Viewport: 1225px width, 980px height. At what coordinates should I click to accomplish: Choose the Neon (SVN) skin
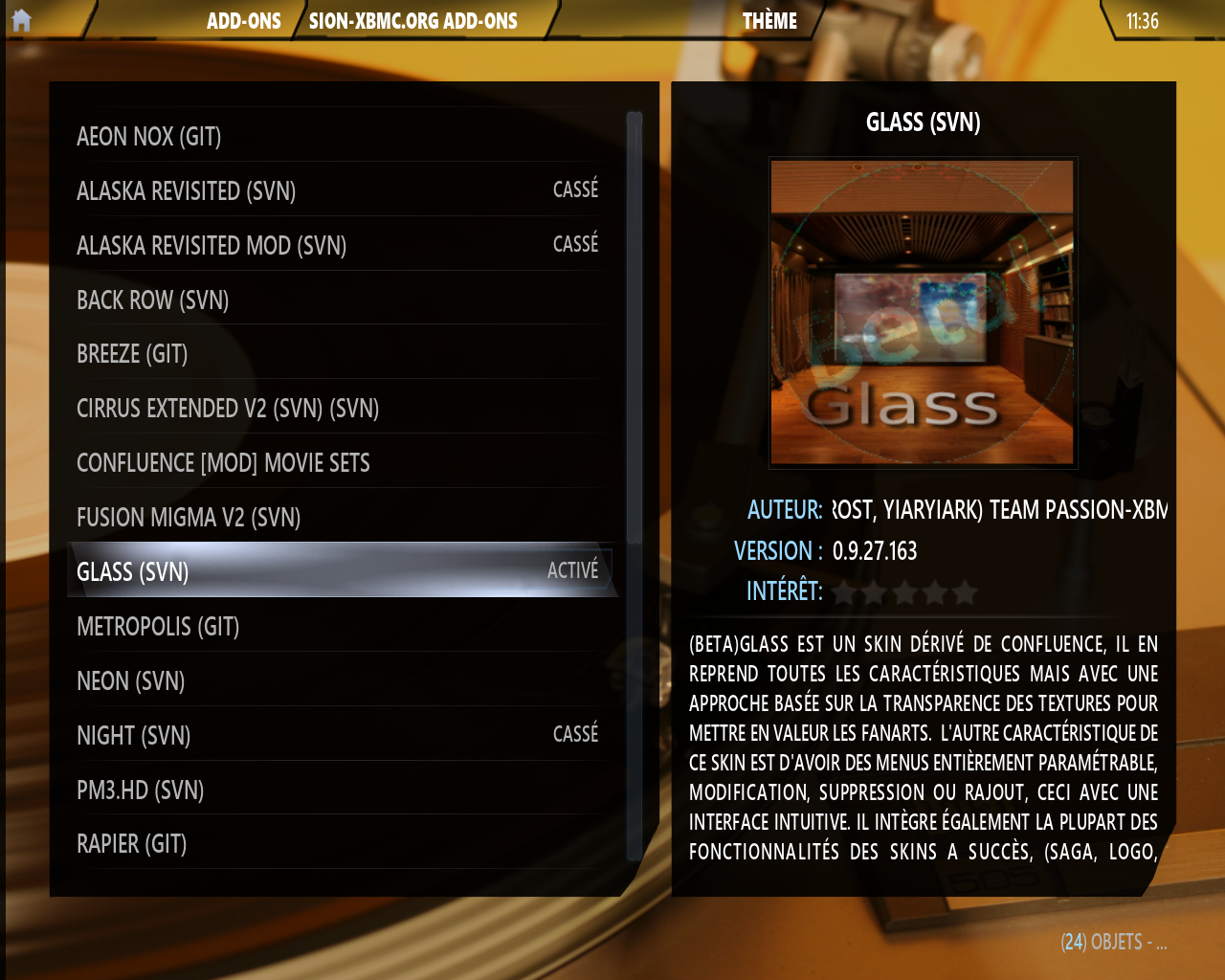pyautogui.click(x=131, y=681)
